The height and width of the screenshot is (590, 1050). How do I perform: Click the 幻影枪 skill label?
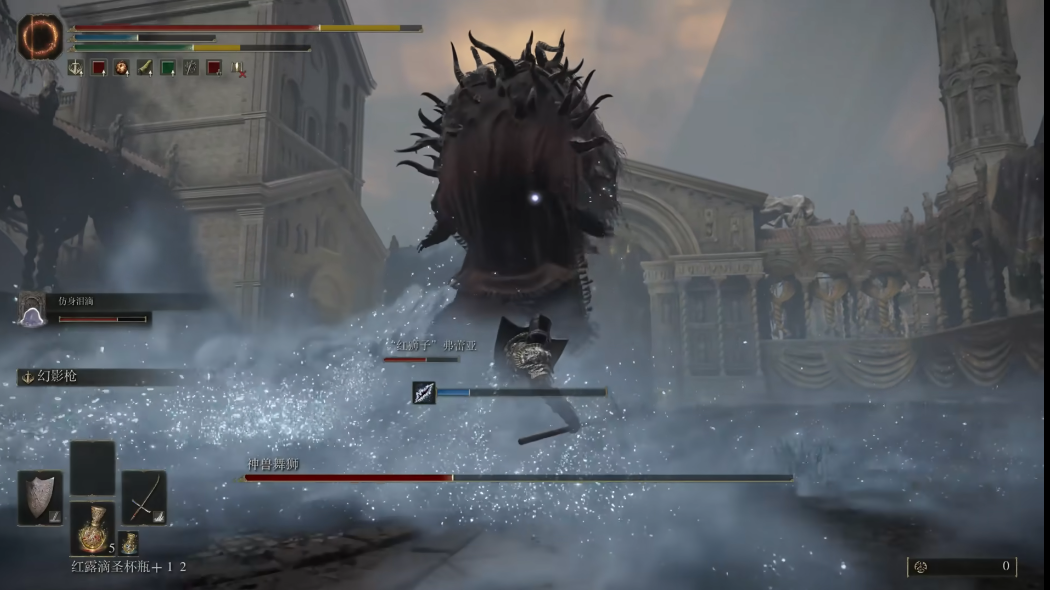[x=57, y=376]
